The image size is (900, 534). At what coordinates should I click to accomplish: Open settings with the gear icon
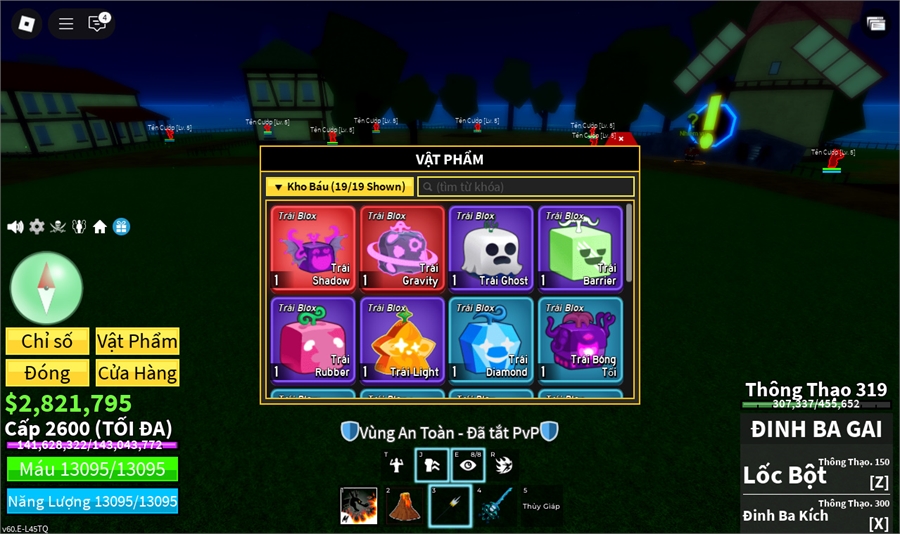(37, 227)
